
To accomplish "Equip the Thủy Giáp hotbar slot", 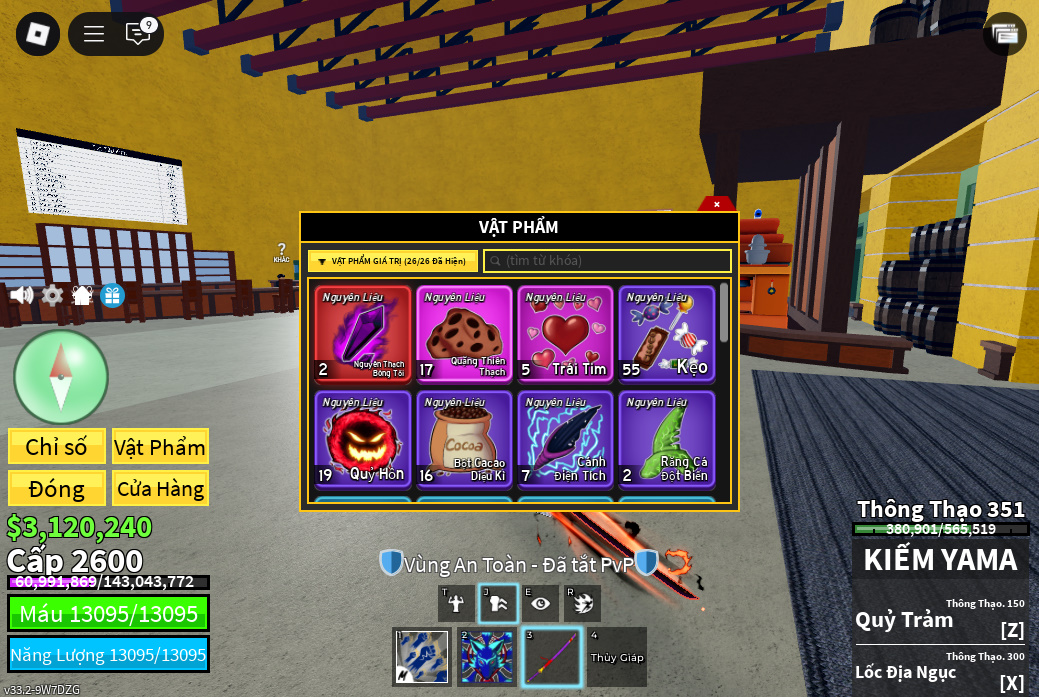I will pyautogui.click(x=617, y=657).
